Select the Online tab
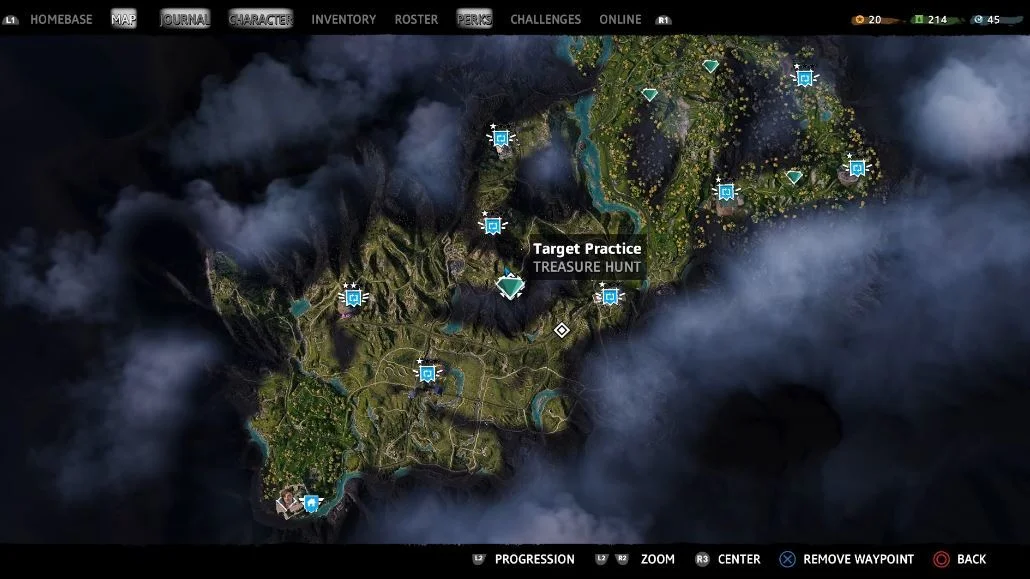Image resolution: width=1030 pixels, height=579 pixels. [620, 19]
